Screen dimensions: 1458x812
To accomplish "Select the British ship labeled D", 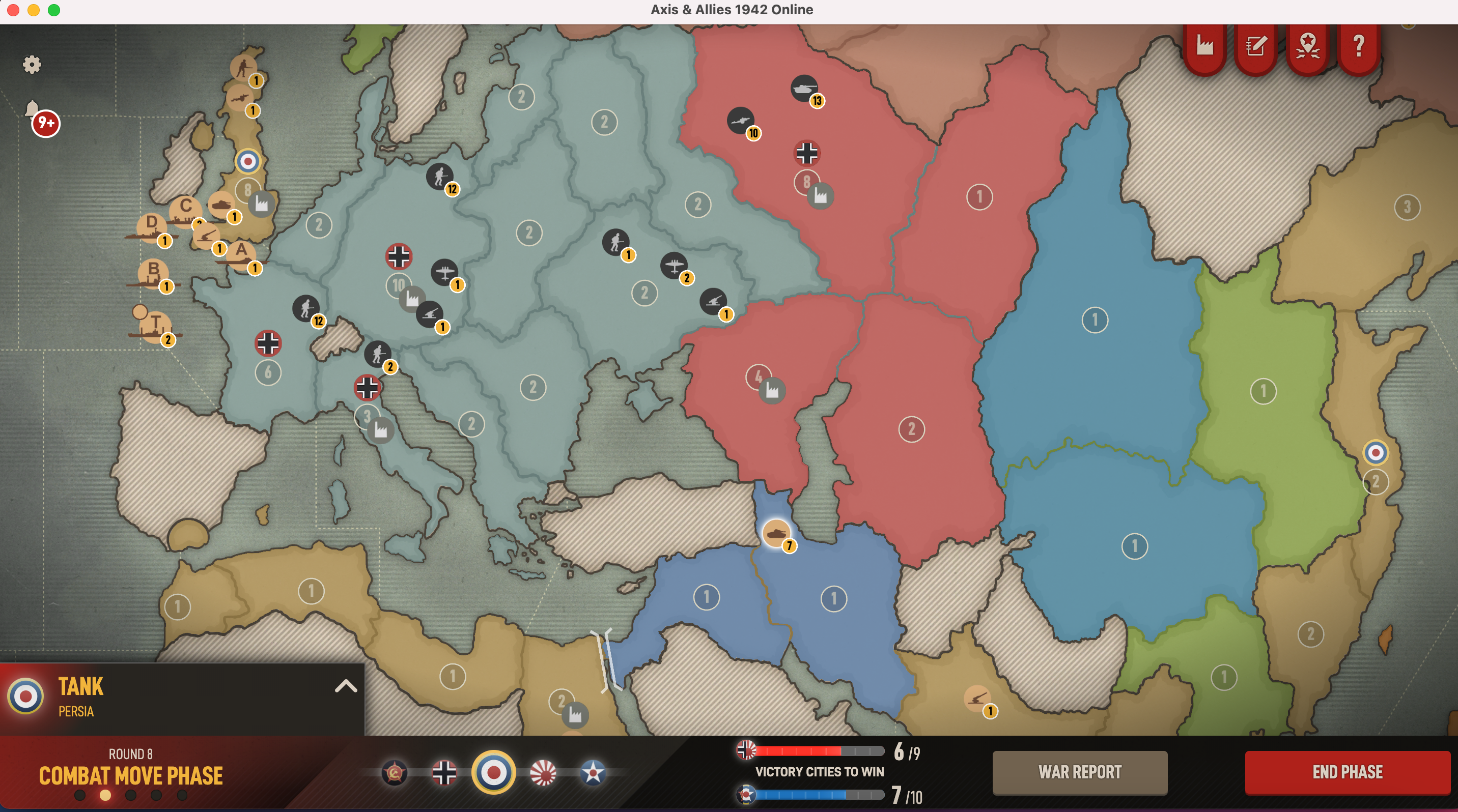I will tap(151, 227).
